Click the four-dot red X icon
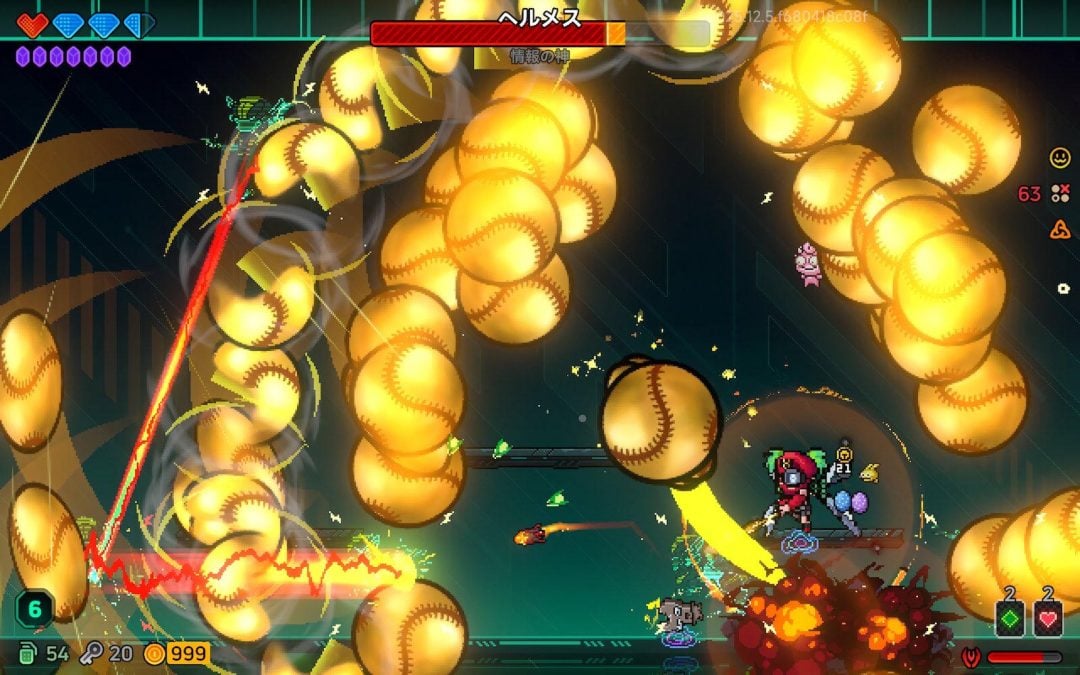The width and height of the screenshot is (1080, 675). (x=1059, y=193)
